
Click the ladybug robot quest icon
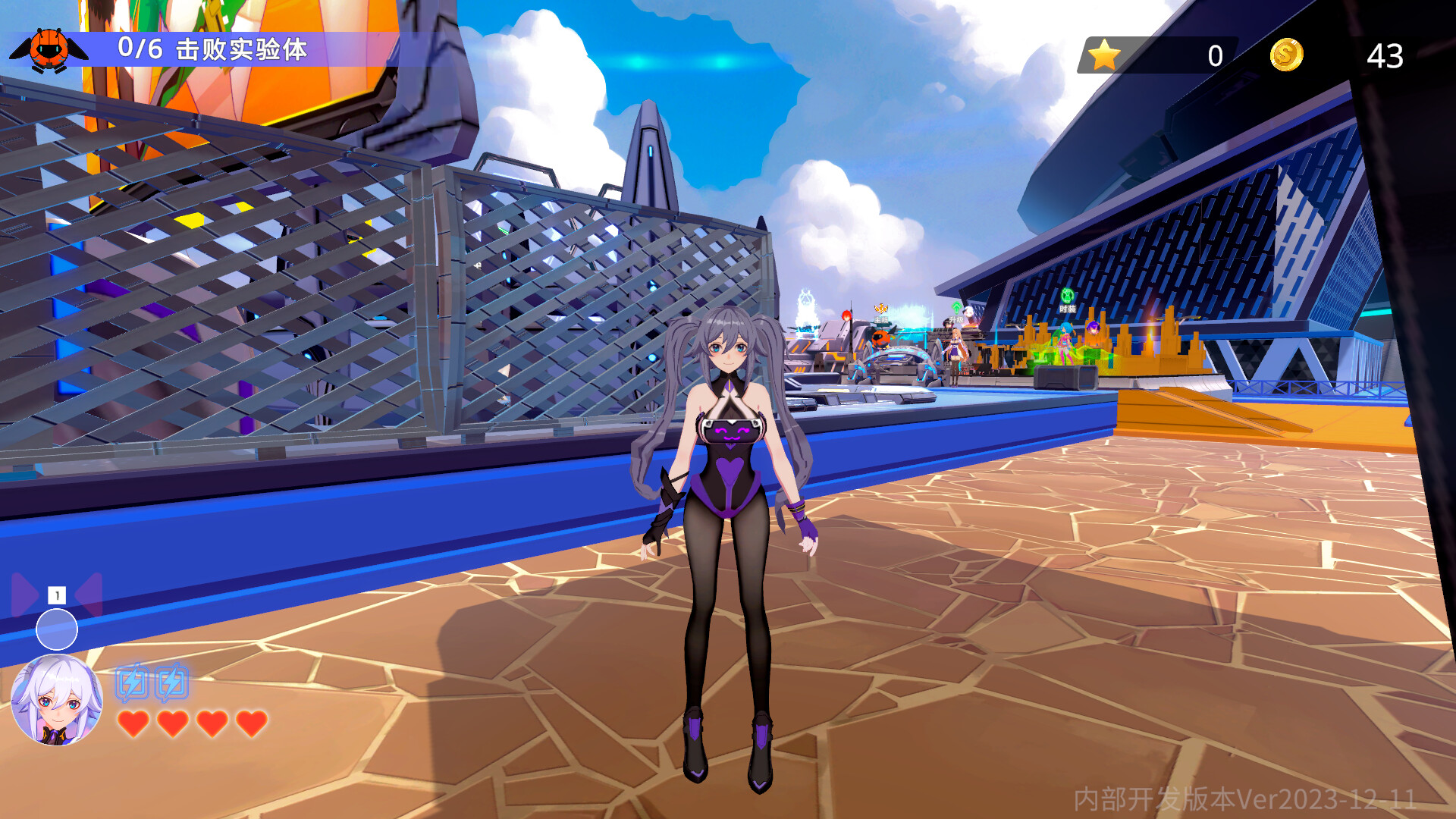[x=49, y=49]
